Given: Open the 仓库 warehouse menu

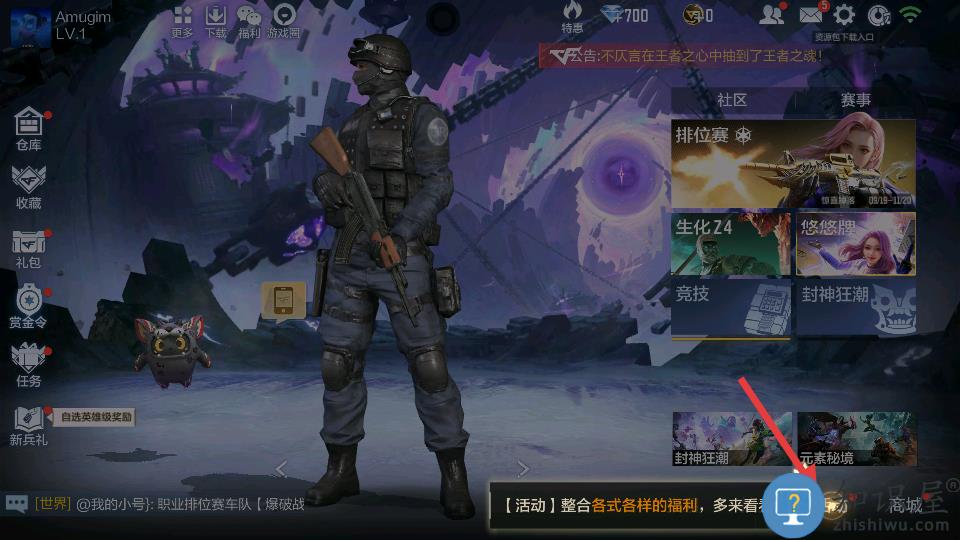Looking at the screenshot, I should (x=29, y=129).
